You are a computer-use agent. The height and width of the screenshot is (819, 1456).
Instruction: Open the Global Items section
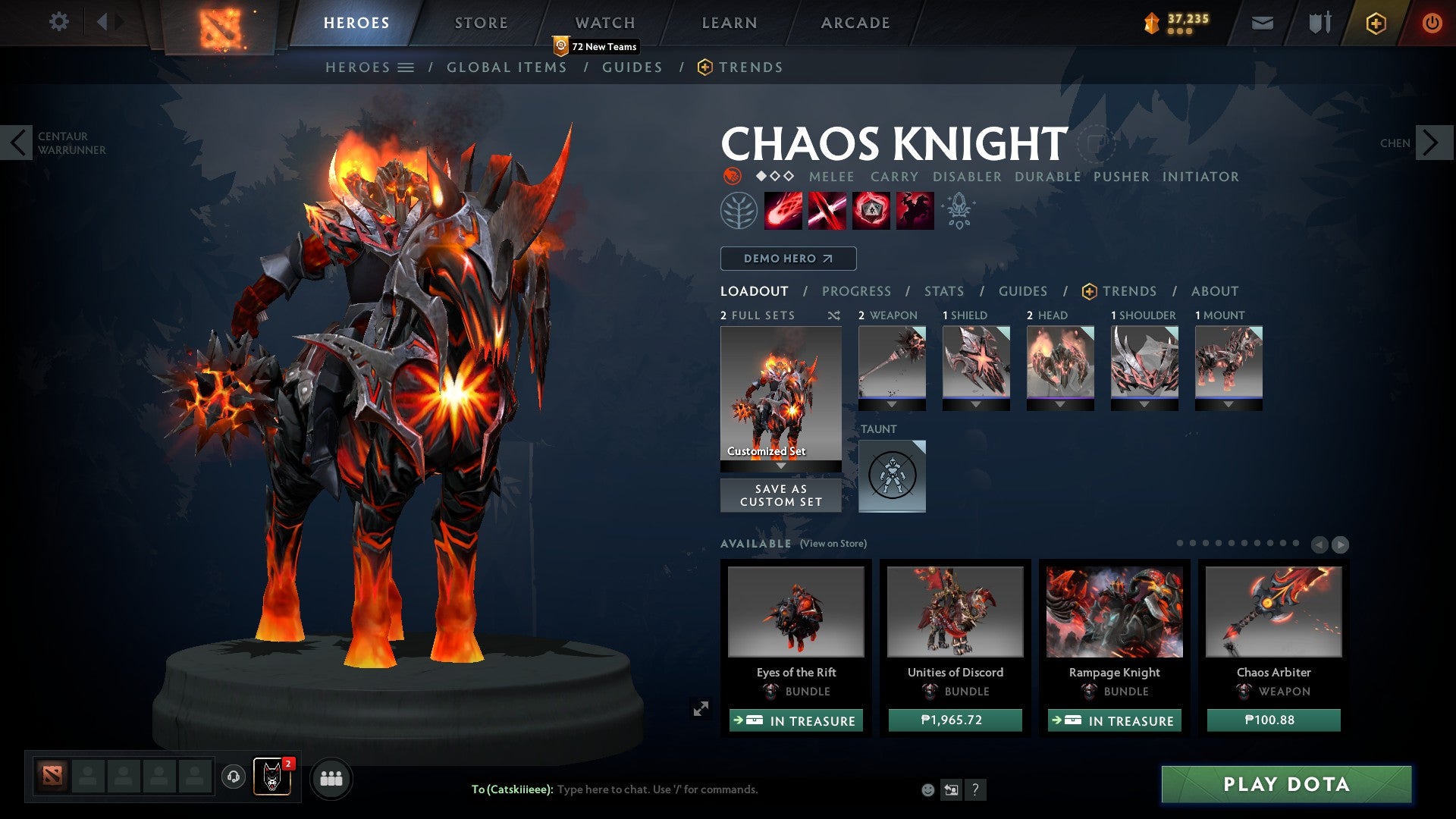507,67
